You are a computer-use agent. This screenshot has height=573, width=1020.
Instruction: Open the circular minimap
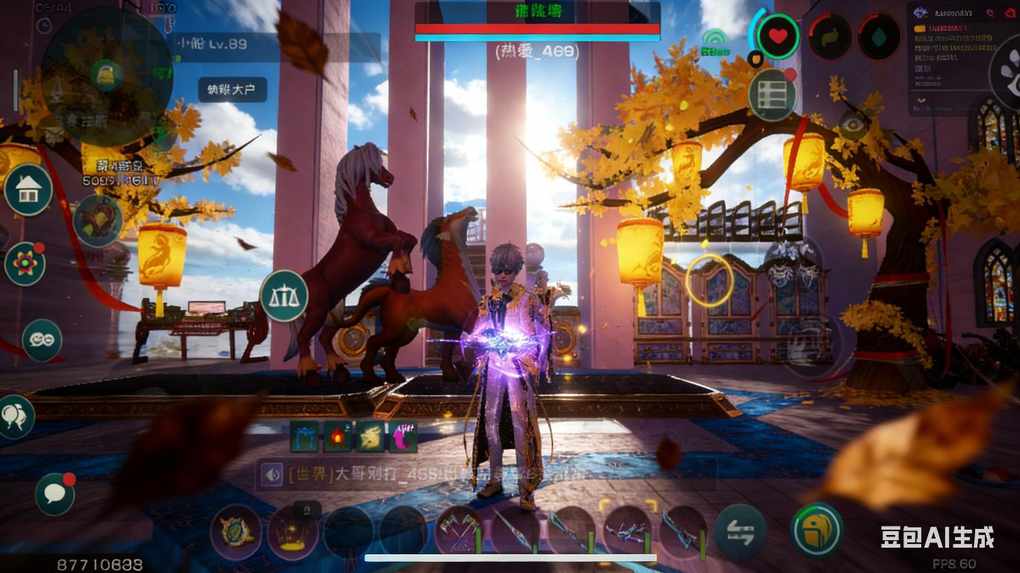pyautogui.click(x=105, y=77)
